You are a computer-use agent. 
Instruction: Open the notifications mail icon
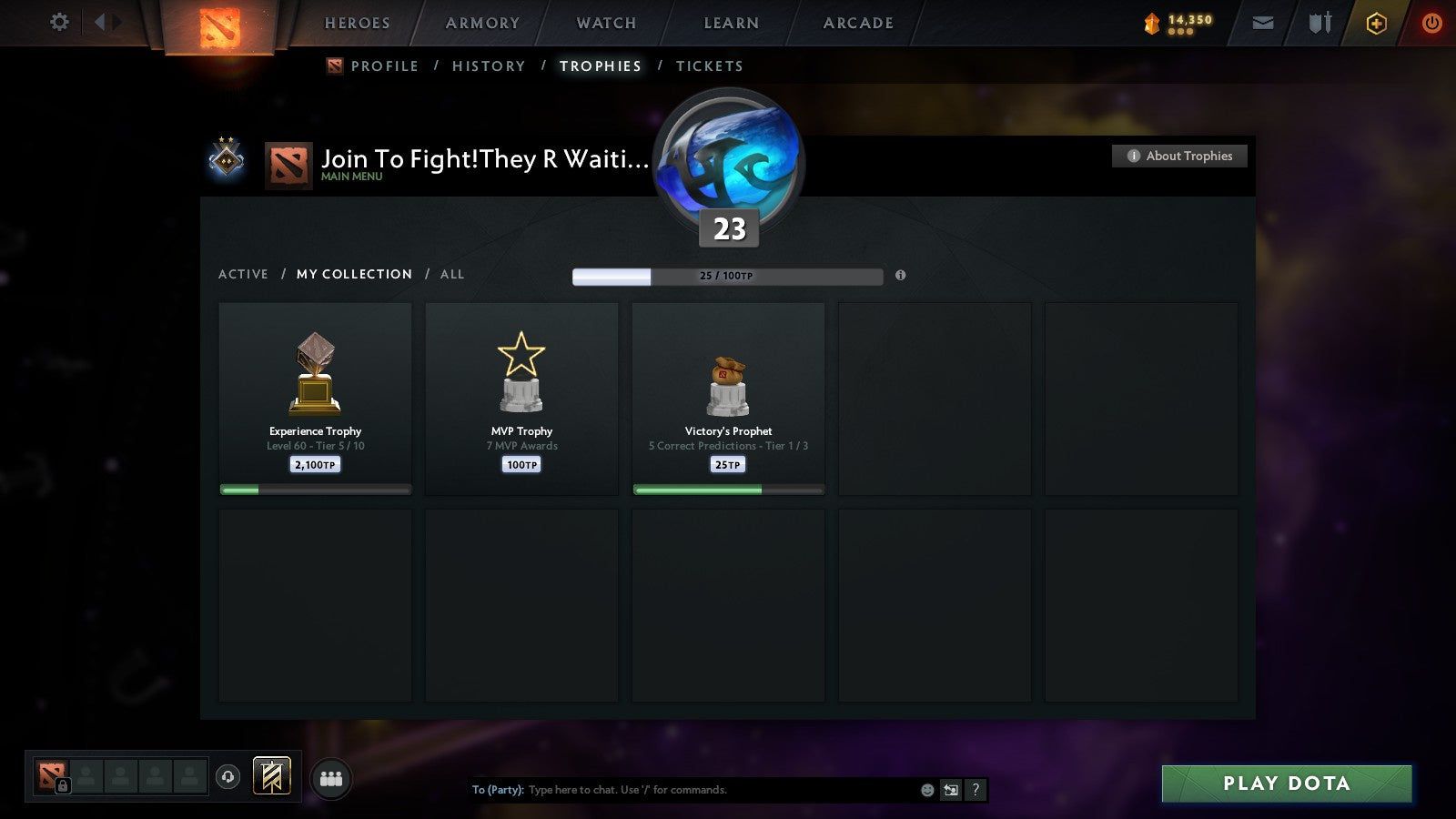pyautogui.click(x=1263, y=23)
